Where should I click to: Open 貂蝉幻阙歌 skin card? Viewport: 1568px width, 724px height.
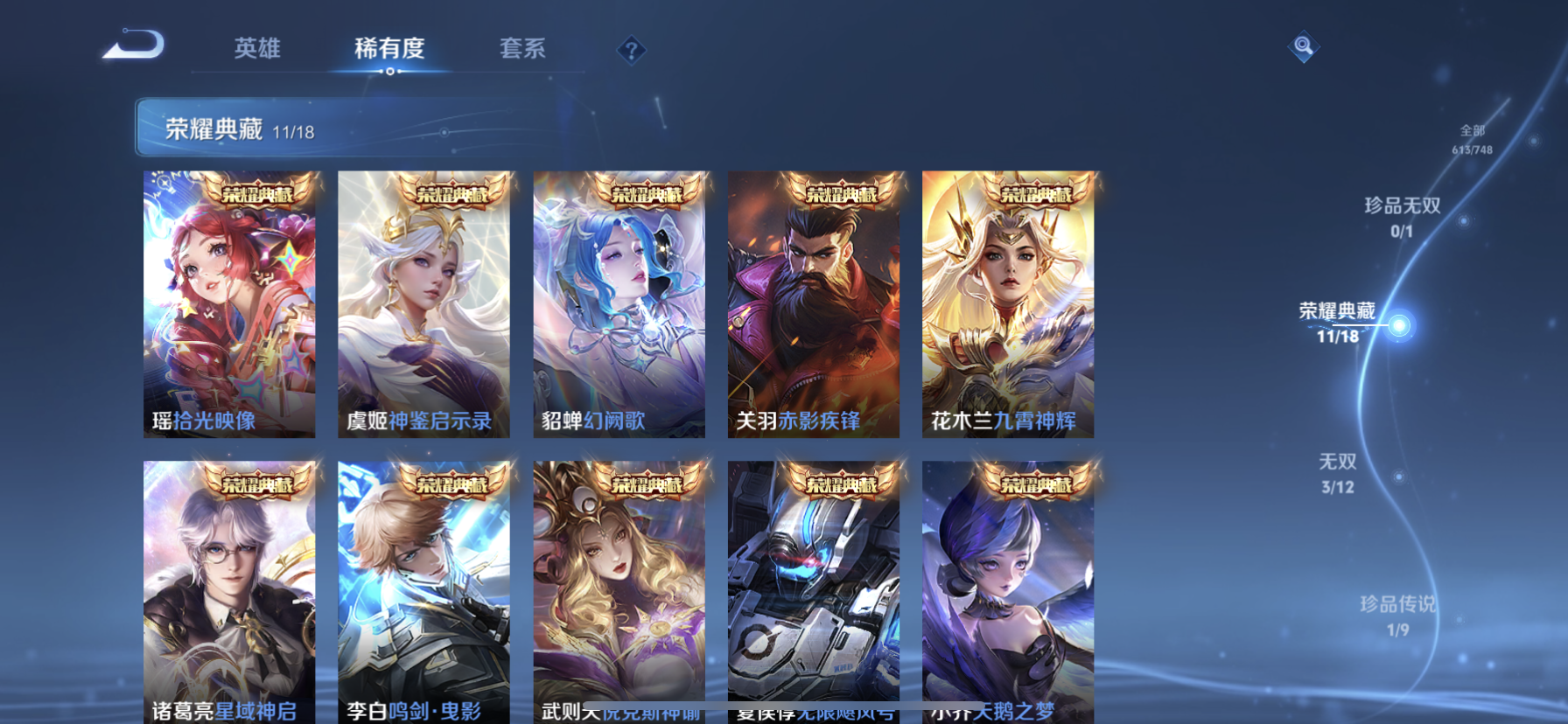619,304
